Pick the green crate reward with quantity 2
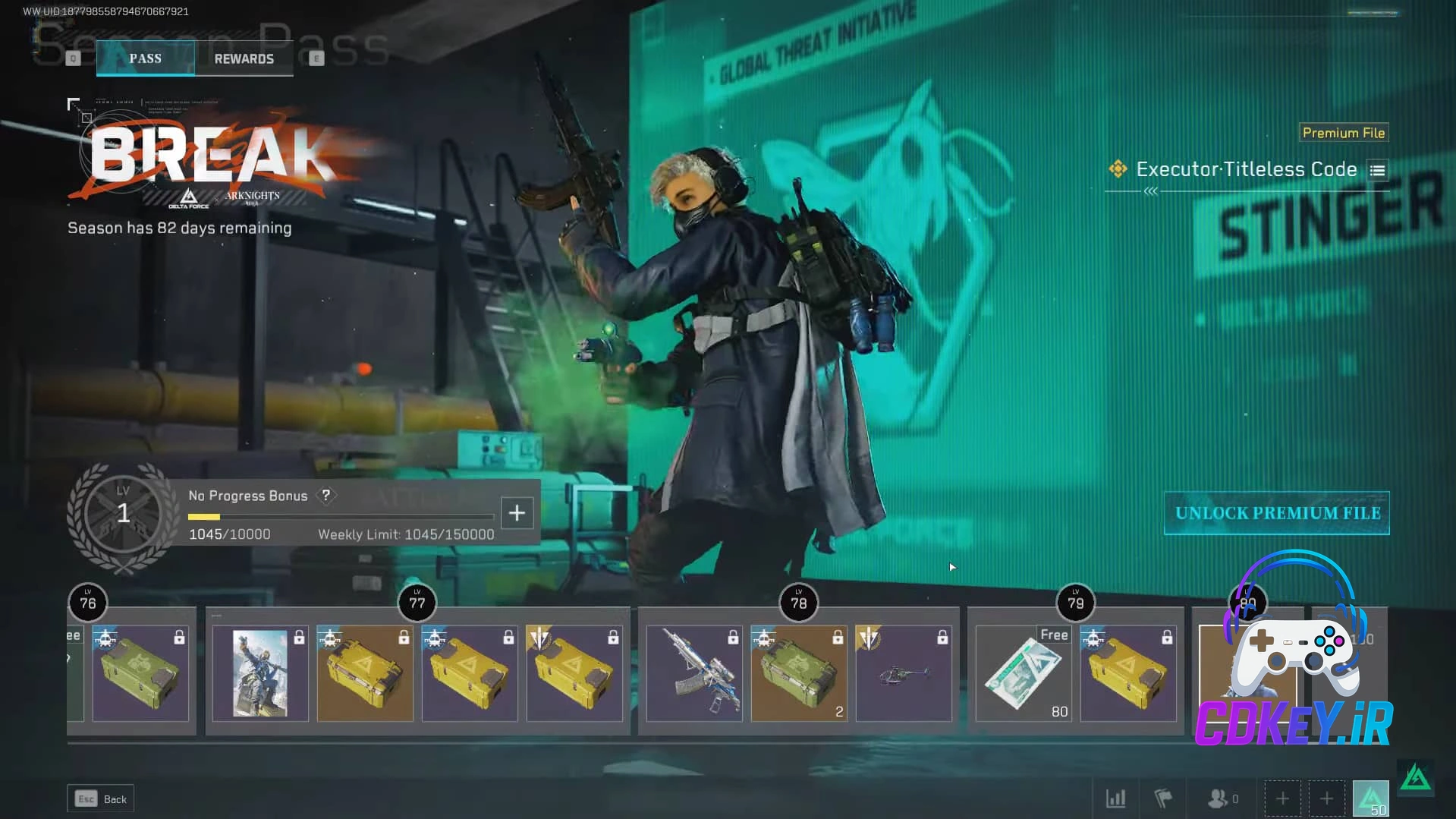 coord(799,673)
